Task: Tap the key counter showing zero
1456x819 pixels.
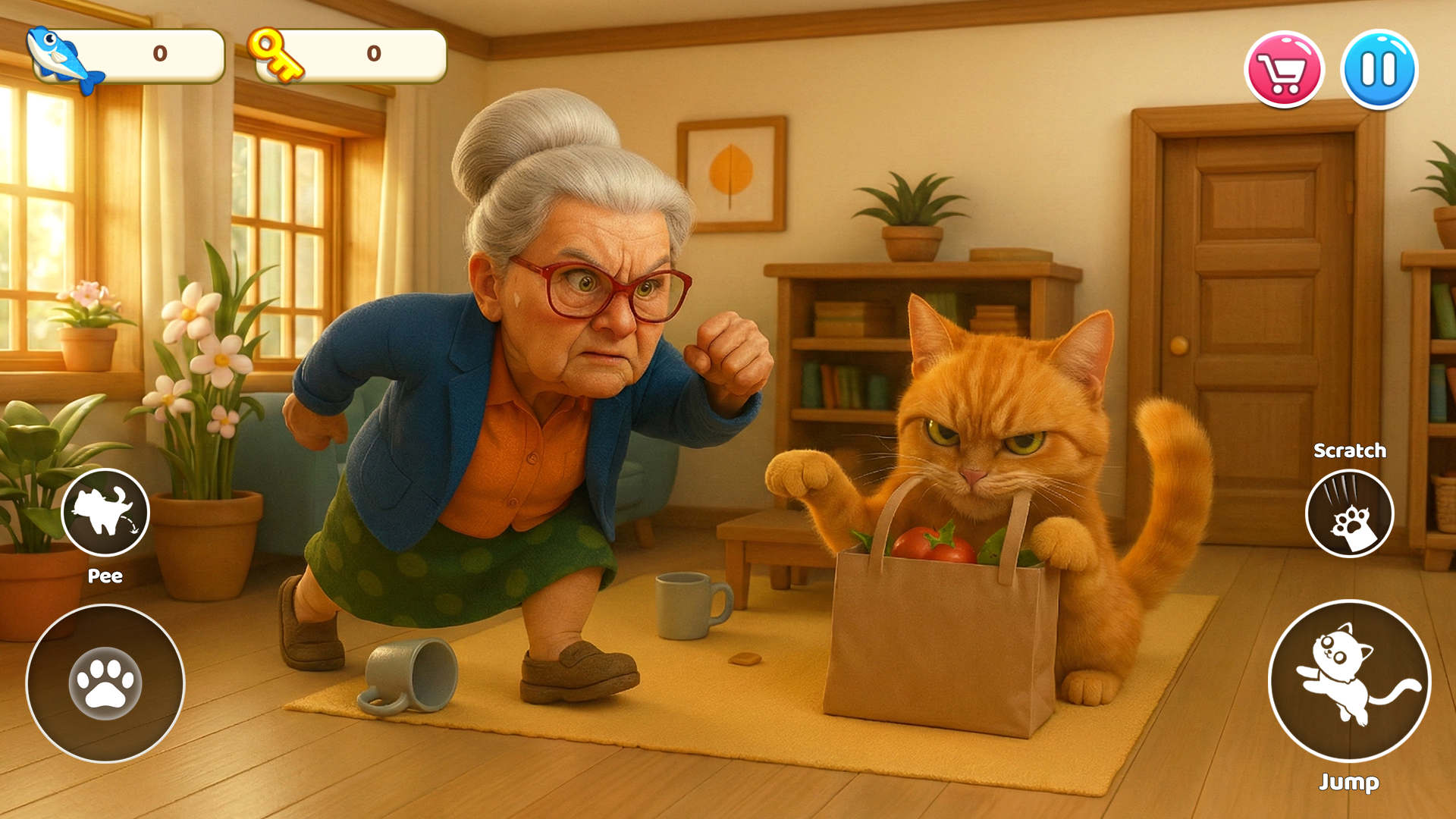Action: (372, 55)
